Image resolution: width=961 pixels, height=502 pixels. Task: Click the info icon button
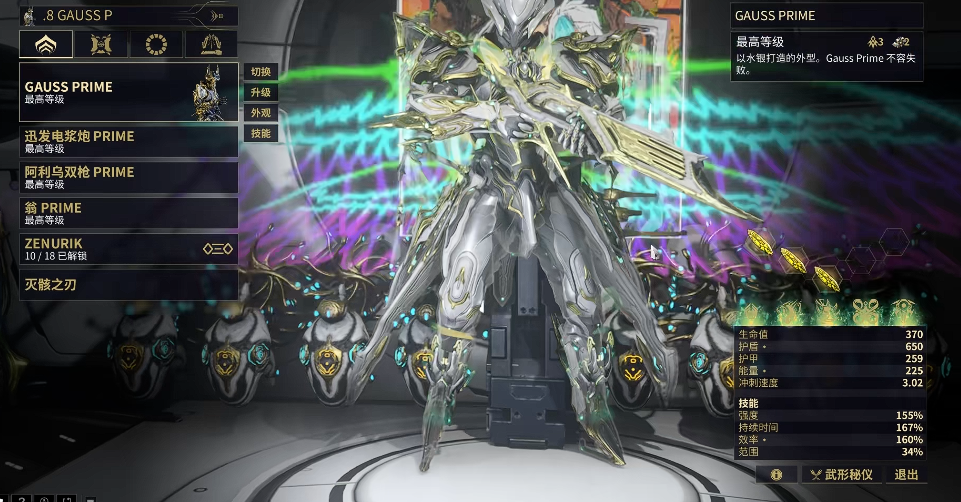pyautogui.click(x=776, y=475)
